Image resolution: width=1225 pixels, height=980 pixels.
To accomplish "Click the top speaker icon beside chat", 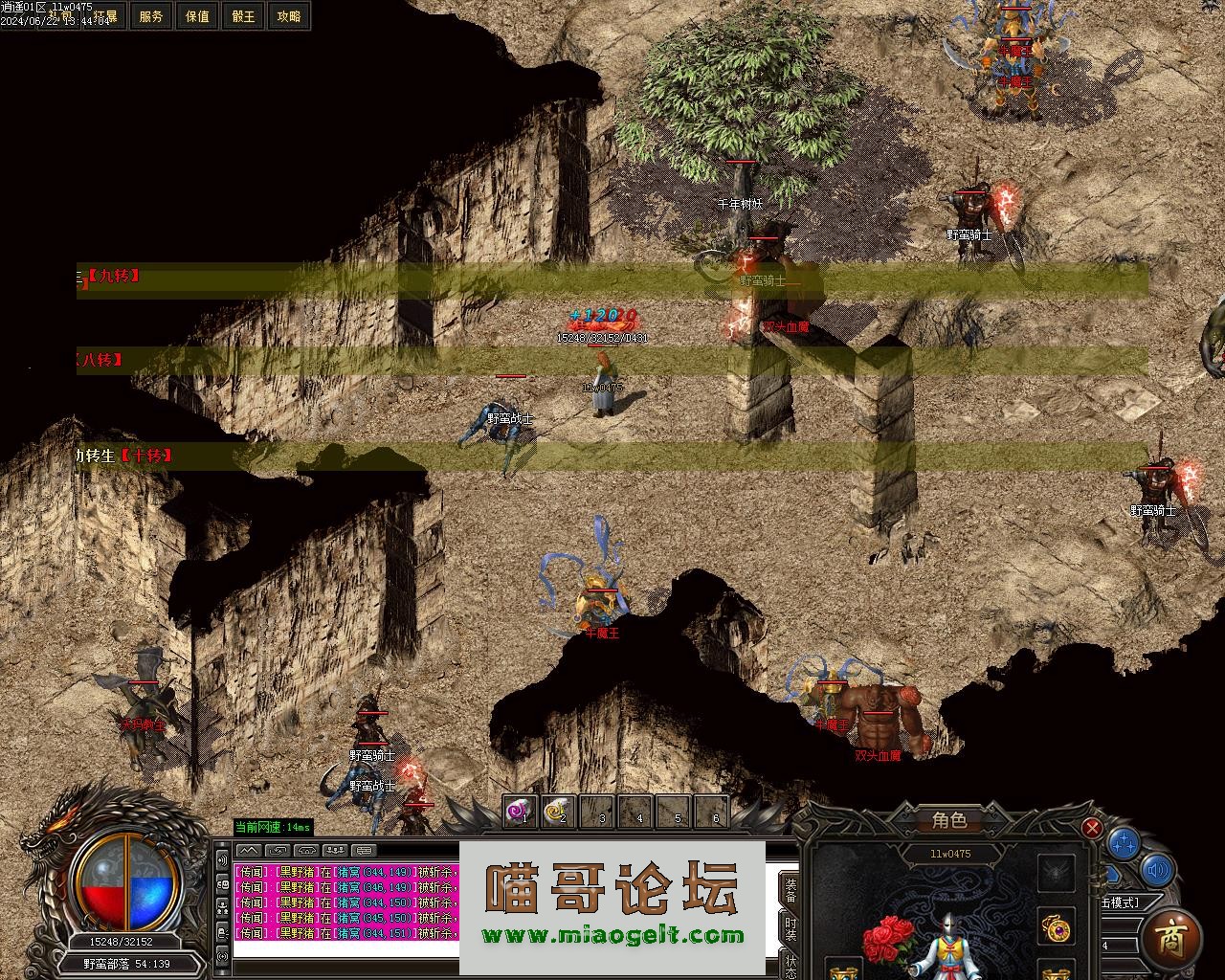I will 222,857.
